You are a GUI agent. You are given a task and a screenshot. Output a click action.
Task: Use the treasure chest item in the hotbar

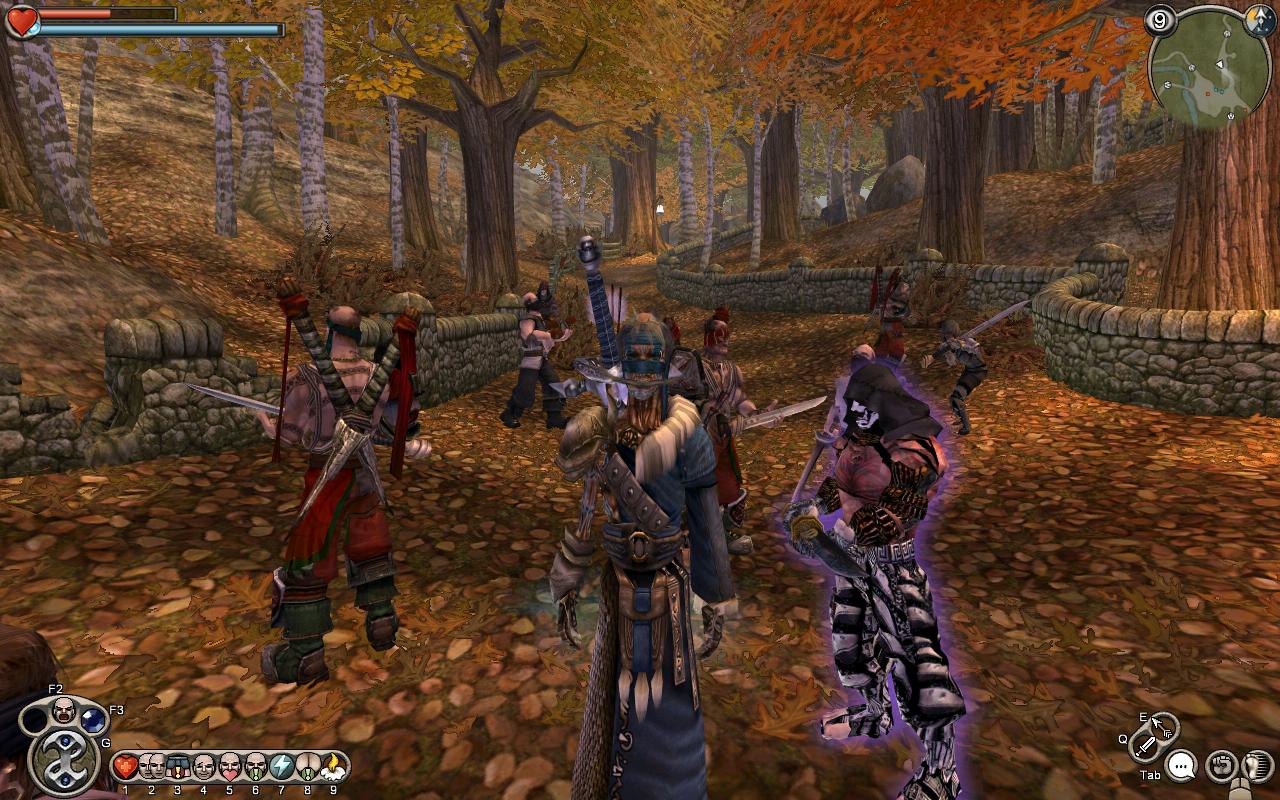178,767
